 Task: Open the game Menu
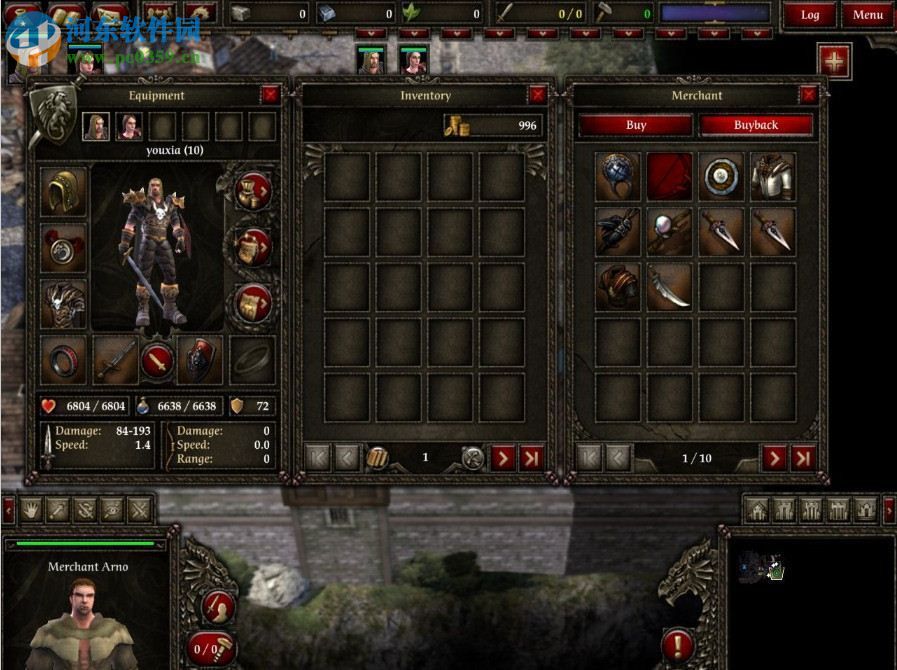[x=867, y=15]
